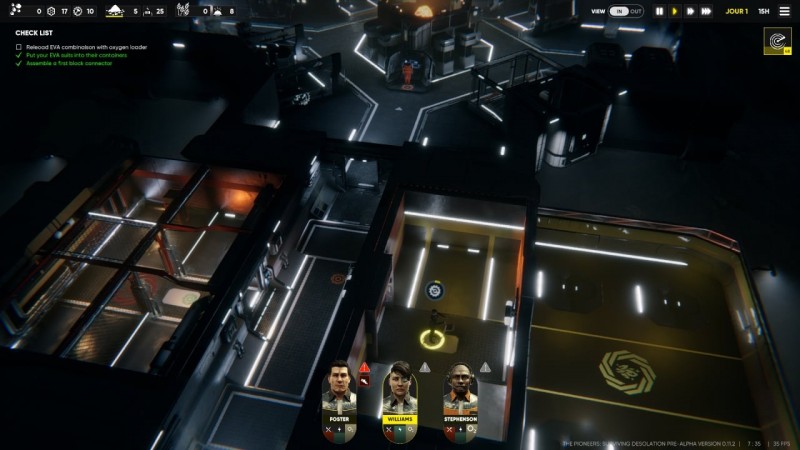Click Foster's red warning triangle alert
Image resolution: width=800 pixels, height=450 pixels.
coord(366,367)
